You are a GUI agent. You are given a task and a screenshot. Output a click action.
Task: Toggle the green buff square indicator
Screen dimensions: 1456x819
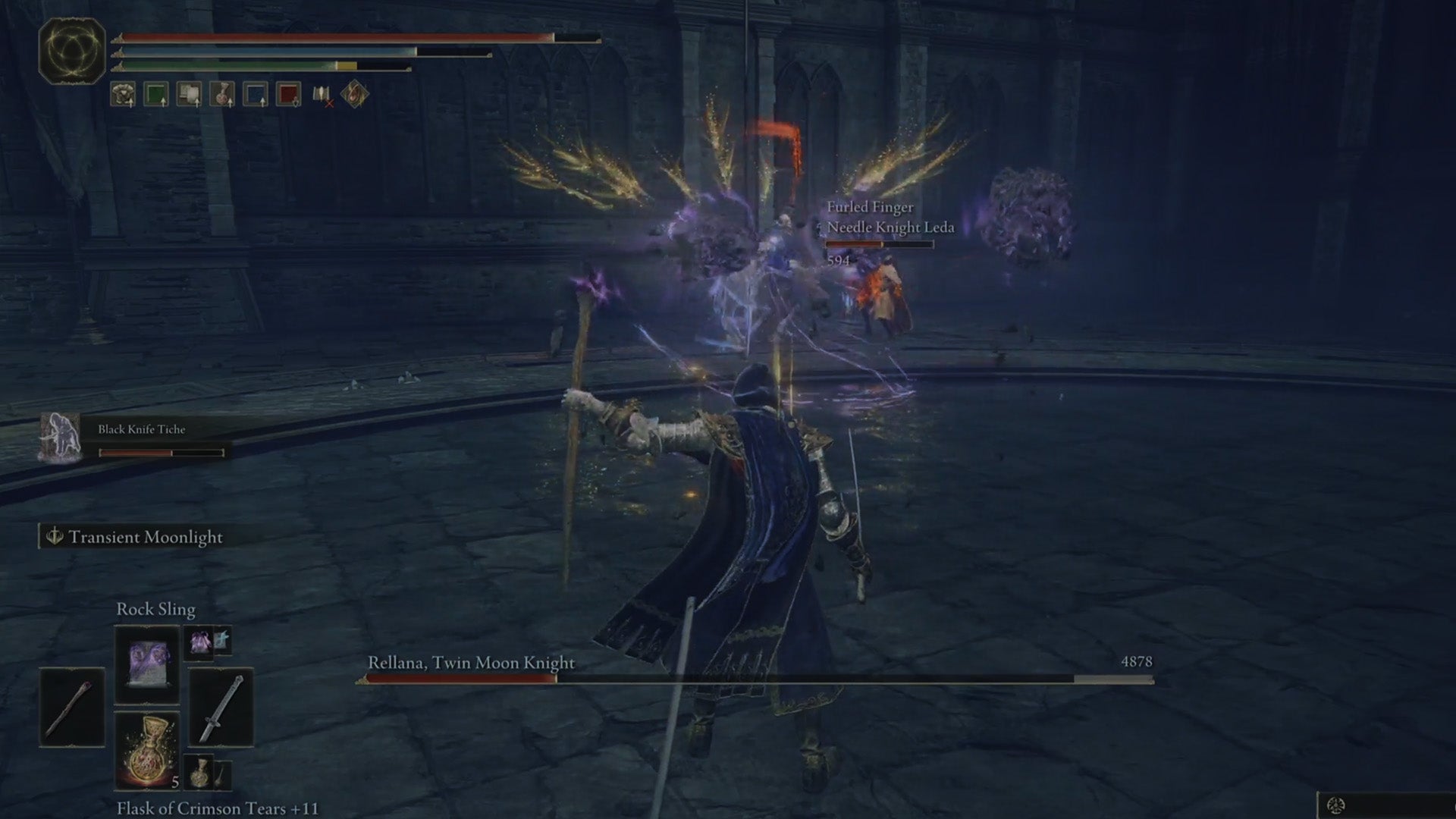pos(155,94)
